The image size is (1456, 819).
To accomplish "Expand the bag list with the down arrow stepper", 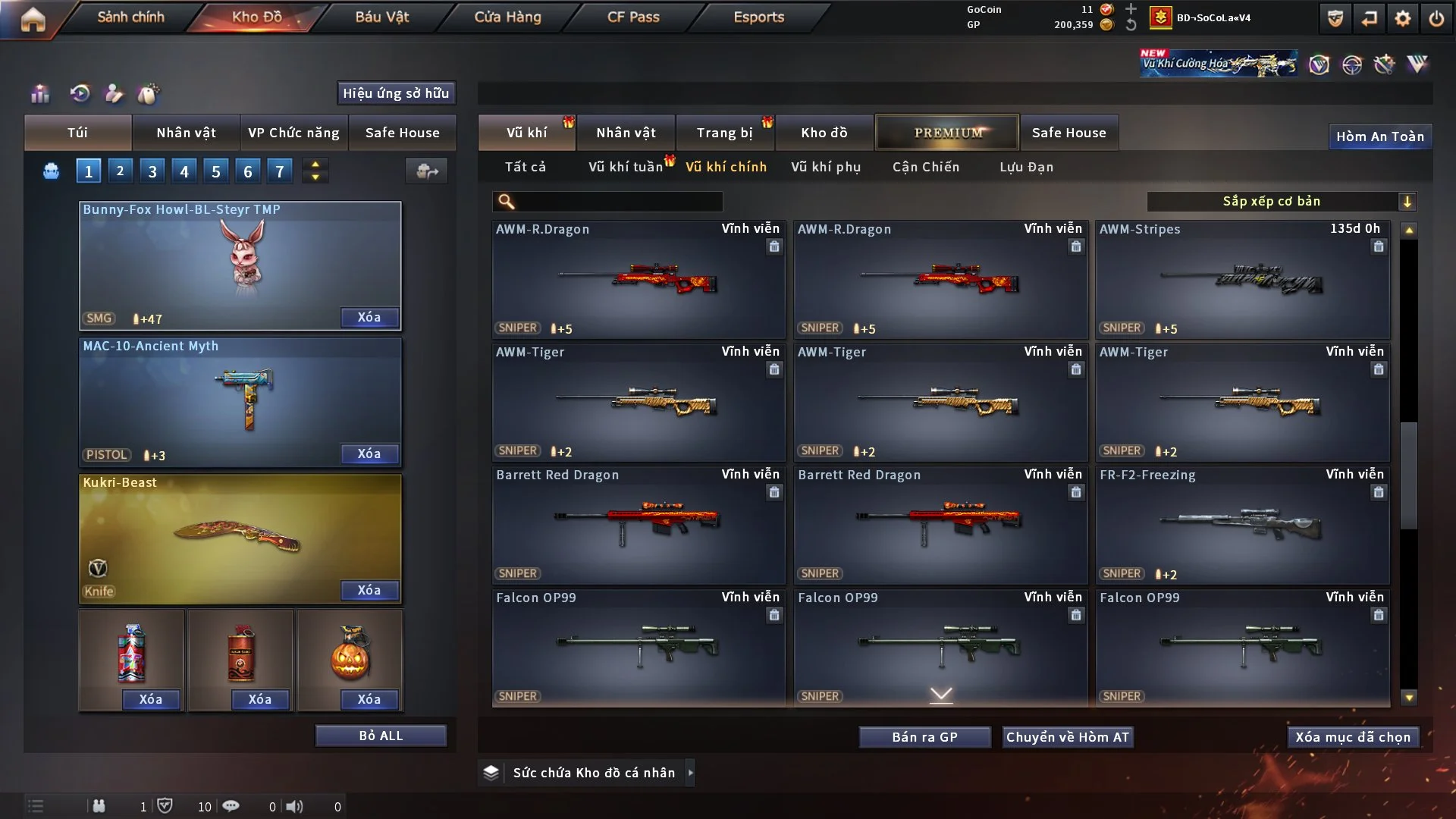I will [315, 177].
